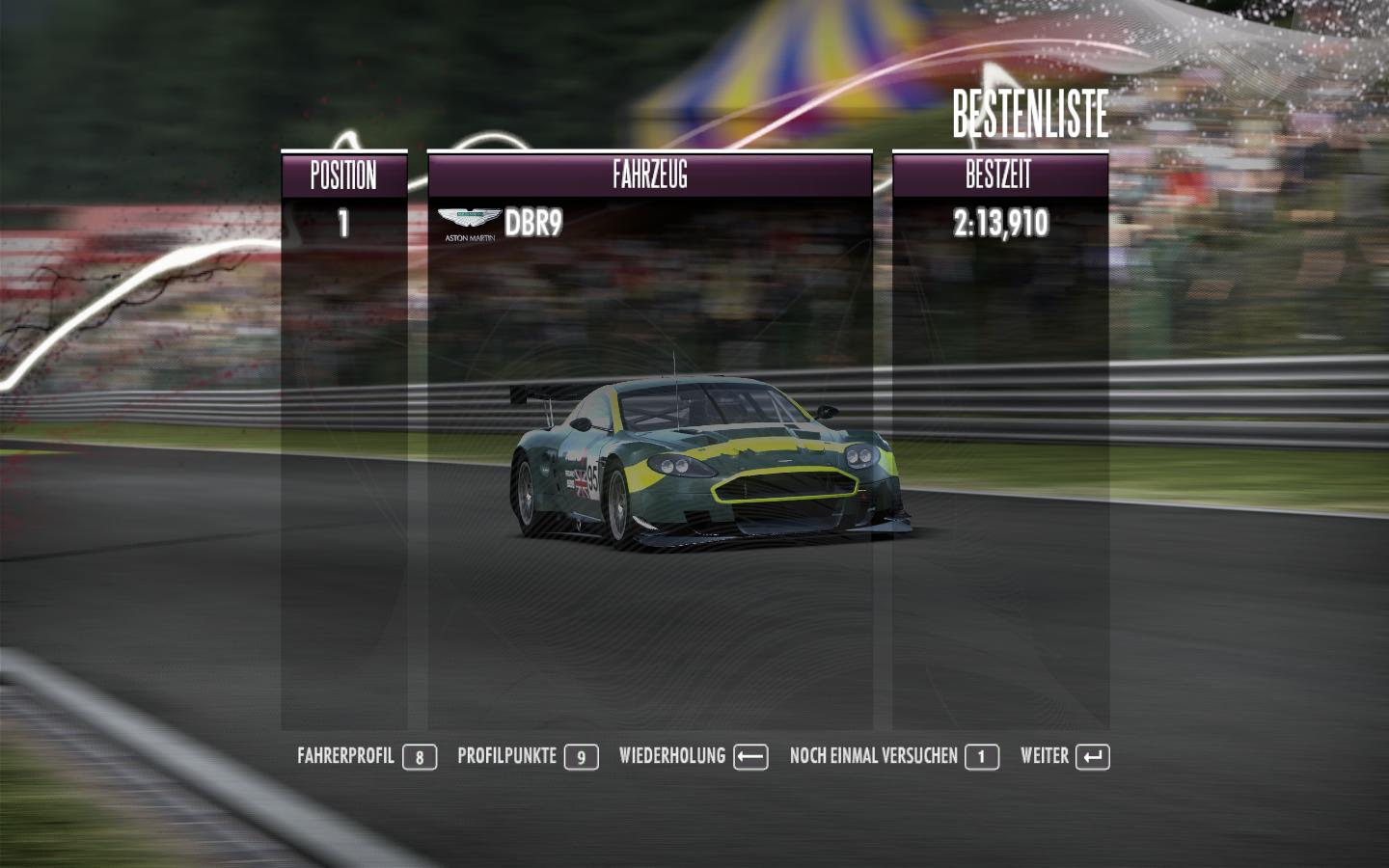This screenshot has height=868, width=1389.
Task: Show the Profilpunkte summary
Action: click(x=527, y=756)
